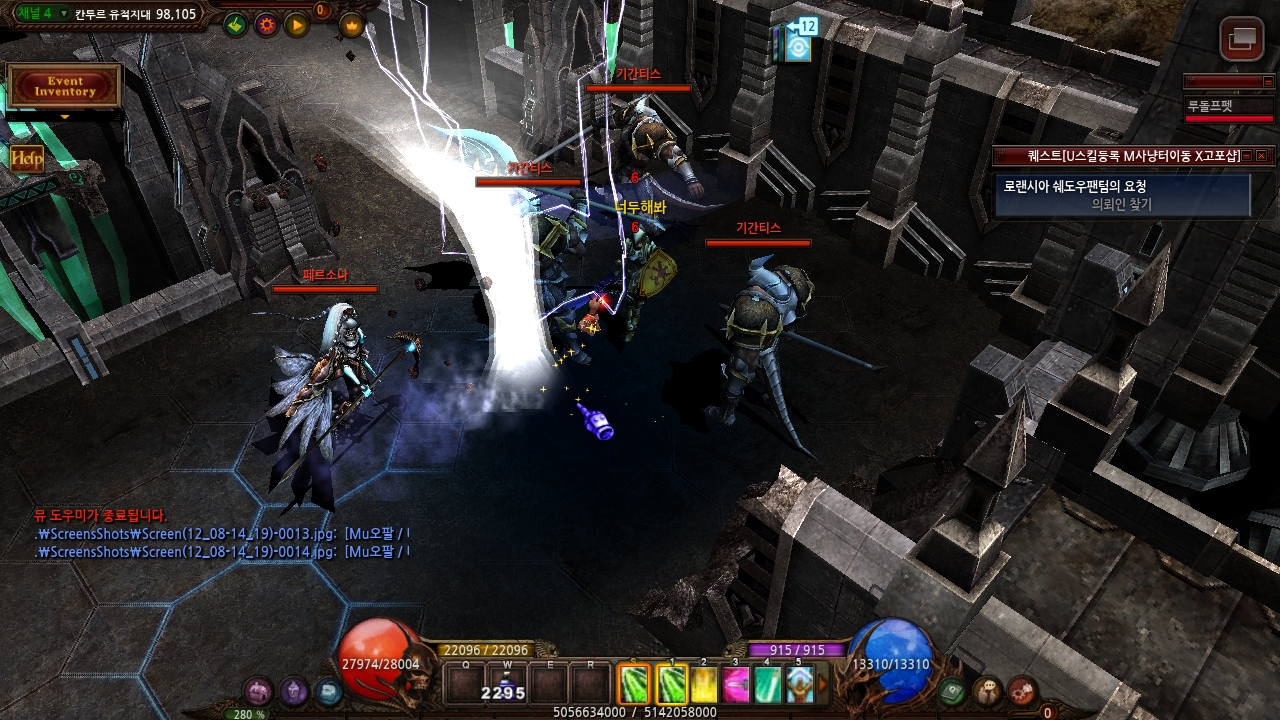This screenshot has width=1280, height=720.
Task: Open the purple shop bag icon
Action: tap(259, 691)
